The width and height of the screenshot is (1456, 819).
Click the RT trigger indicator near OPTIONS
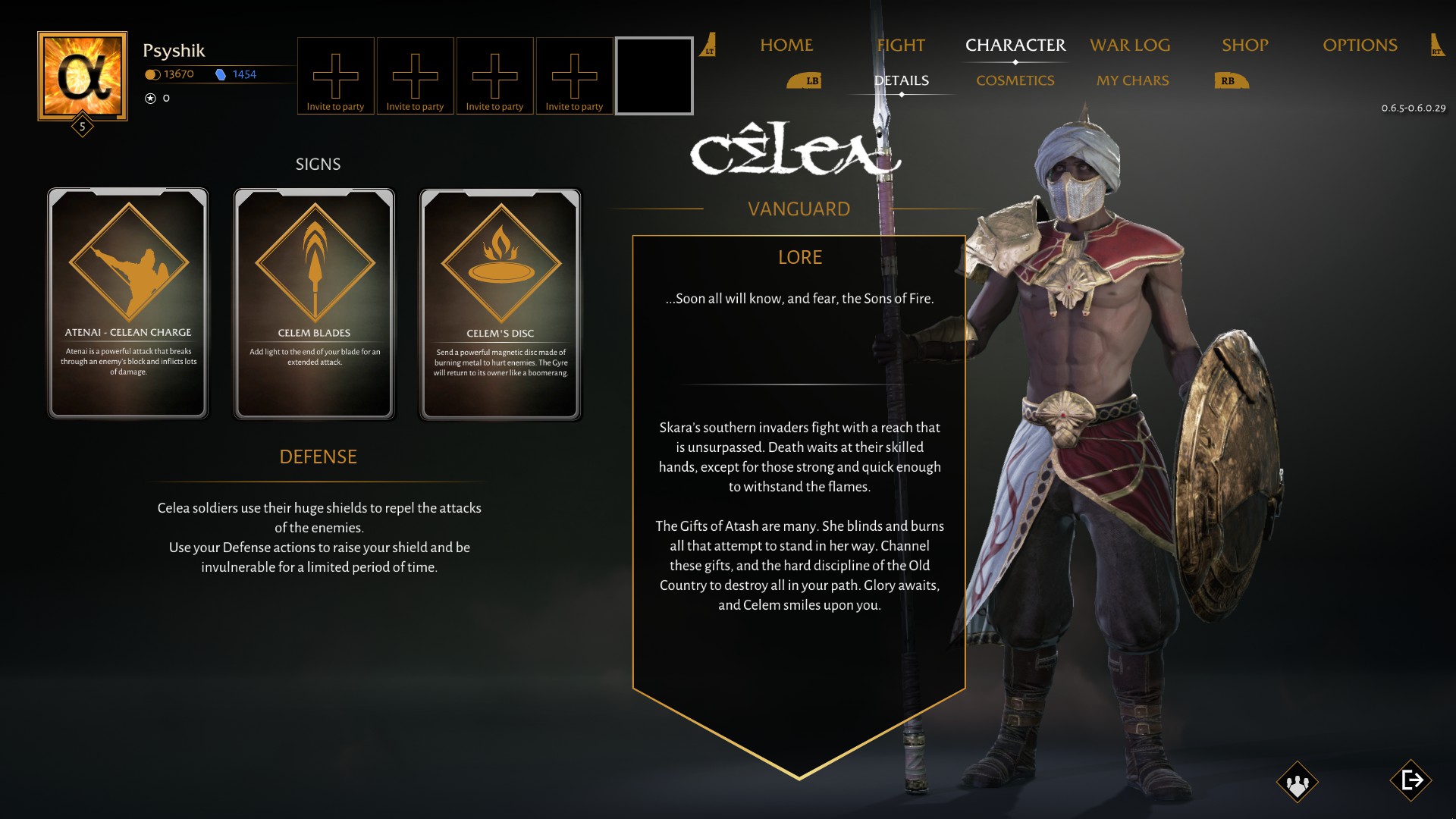1436,45
